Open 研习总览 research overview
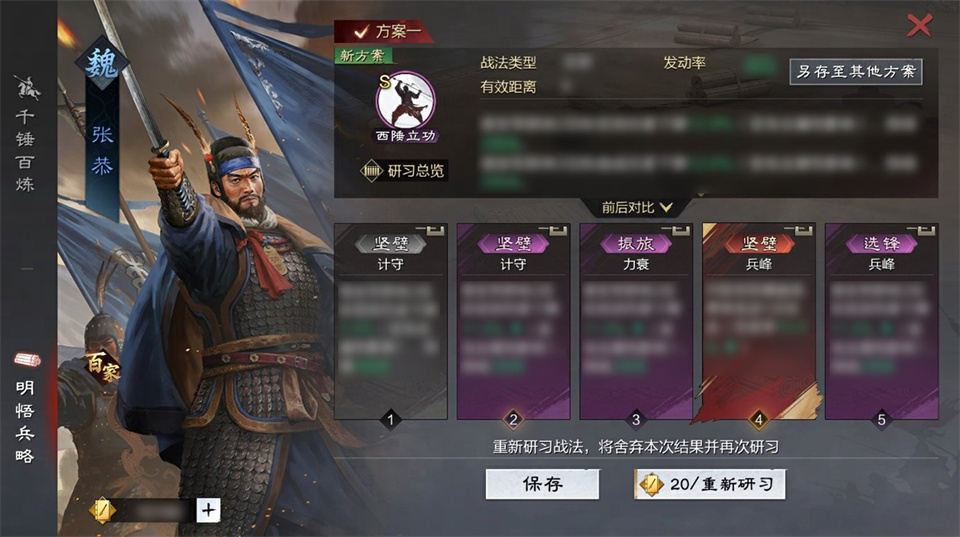Image resolution: width=960 pixels, height=537 pixels. click(404, 171)
